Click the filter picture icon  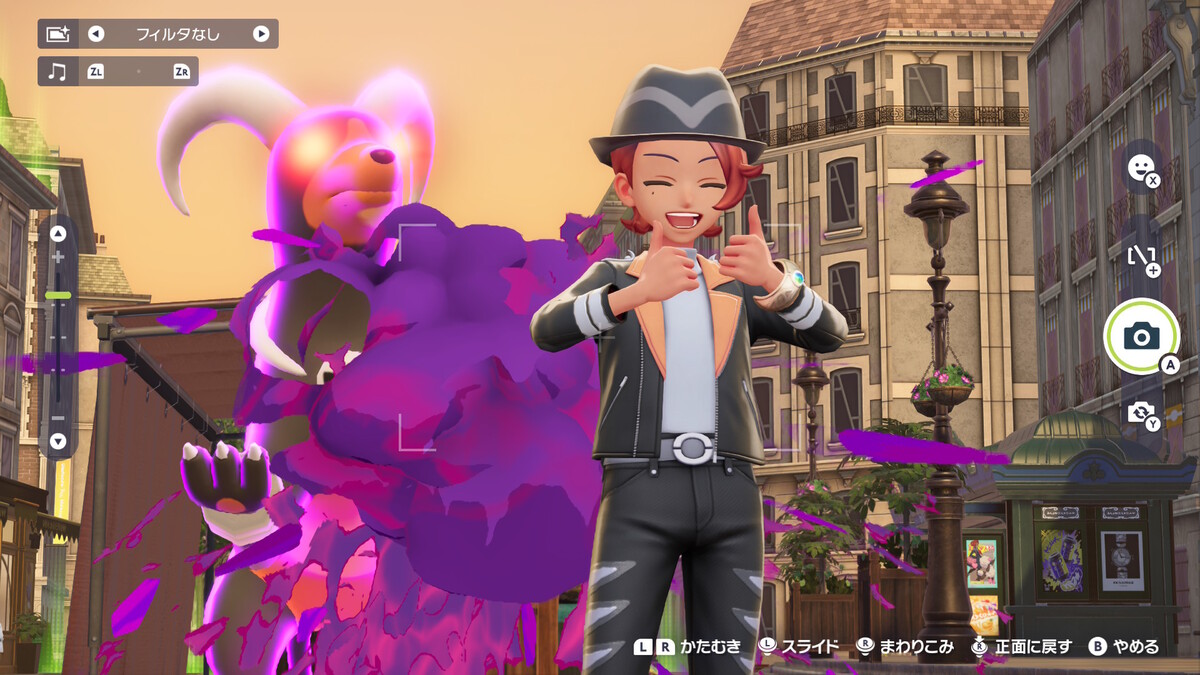[x=57, y=34]
